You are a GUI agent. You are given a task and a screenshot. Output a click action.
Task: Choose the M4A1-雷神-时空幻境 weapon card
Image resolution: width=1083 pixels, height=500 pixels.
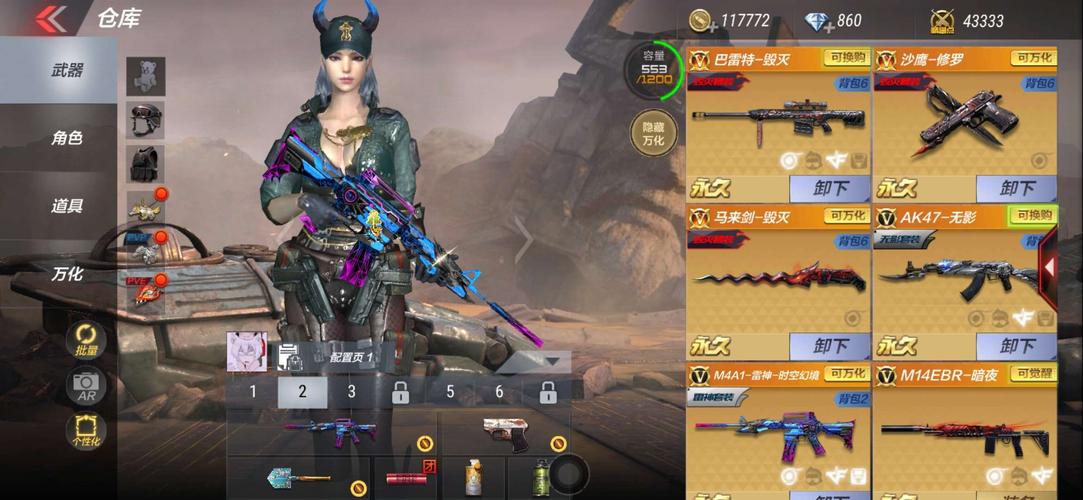coord(778,432)
